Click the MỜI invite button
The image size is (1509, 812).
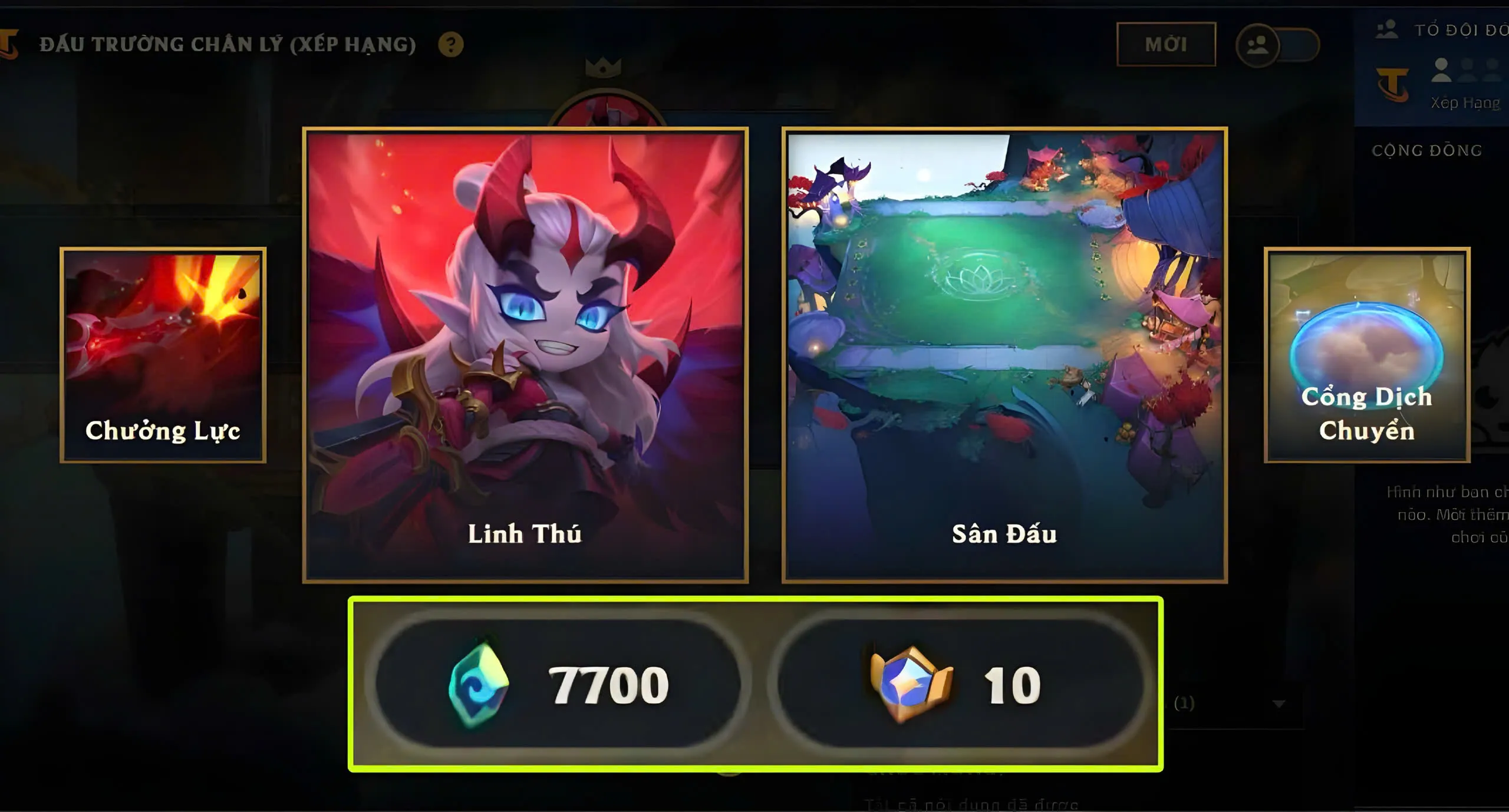click(1166, 44)
